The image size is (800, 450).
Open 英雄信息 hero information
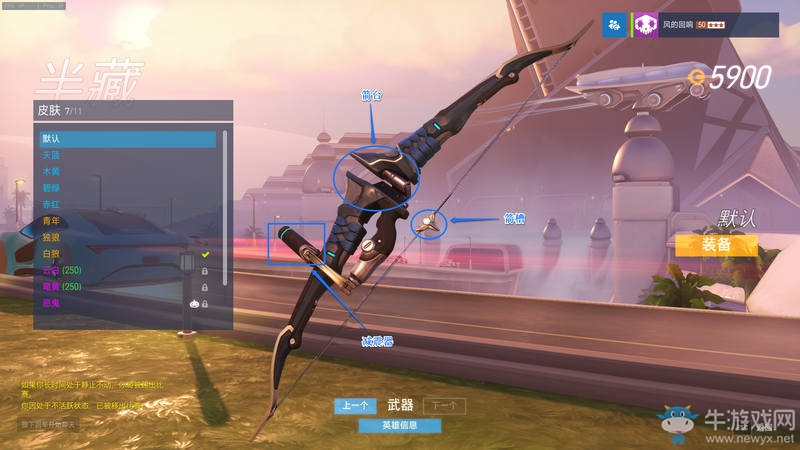pyautogui.click(x=399, y=425)
